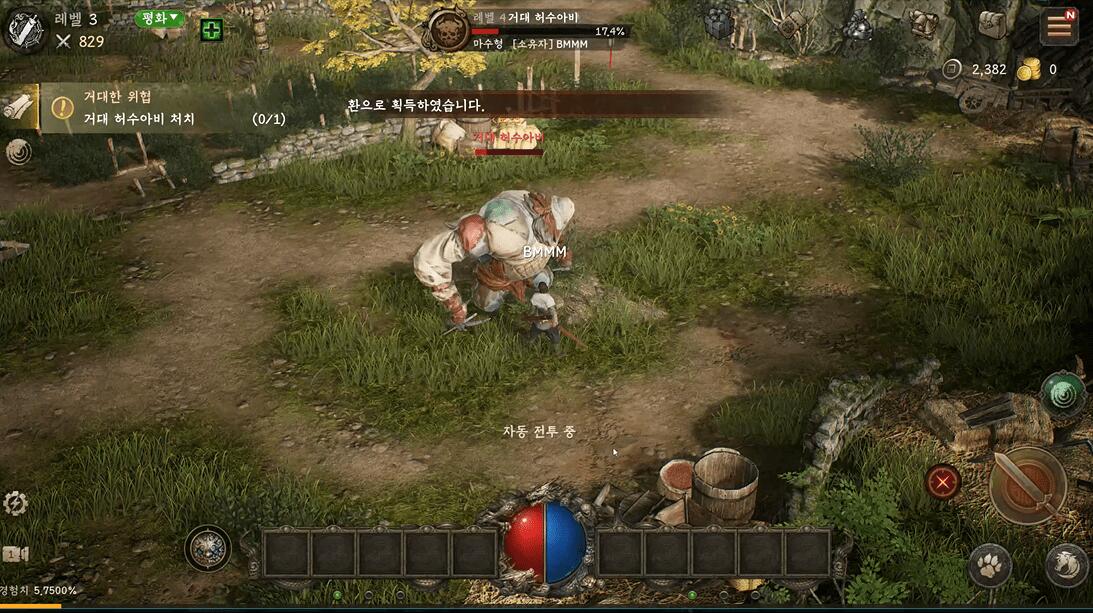Activate the paw print skill button
This screenshot has height=613, width=1093.
988,565
